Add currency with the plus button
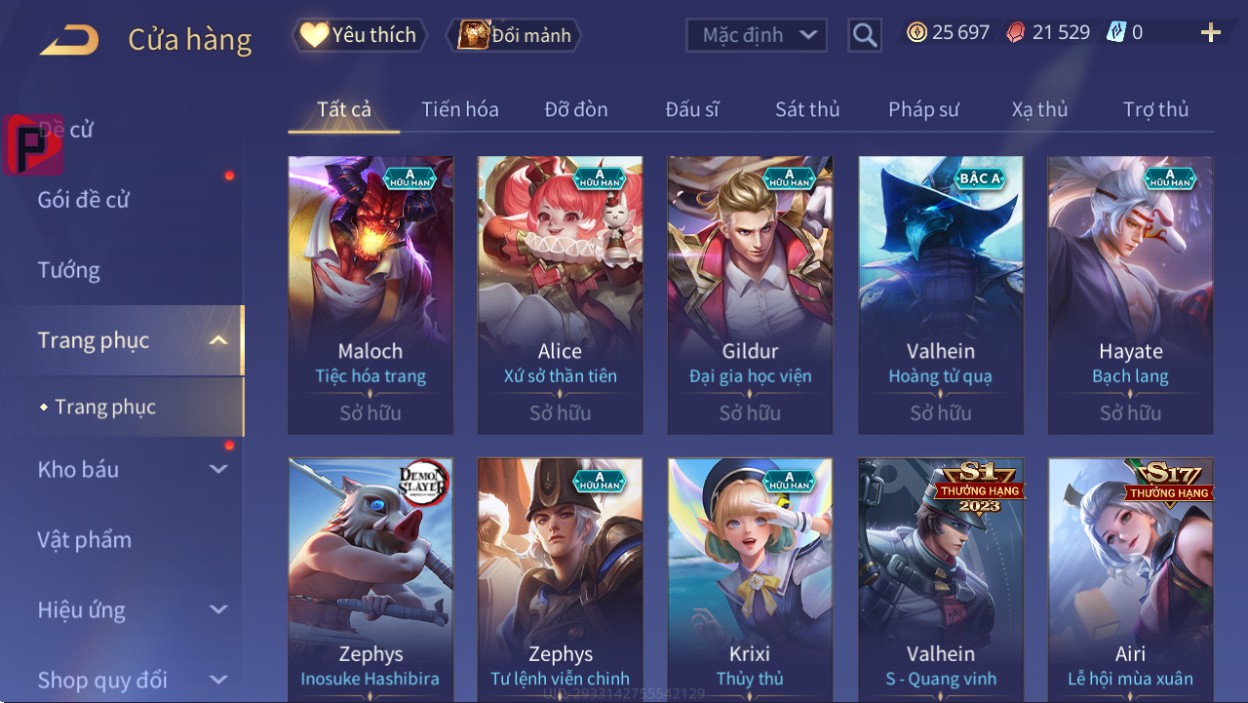The image size is (1248, 703). tap(1210, 33)
